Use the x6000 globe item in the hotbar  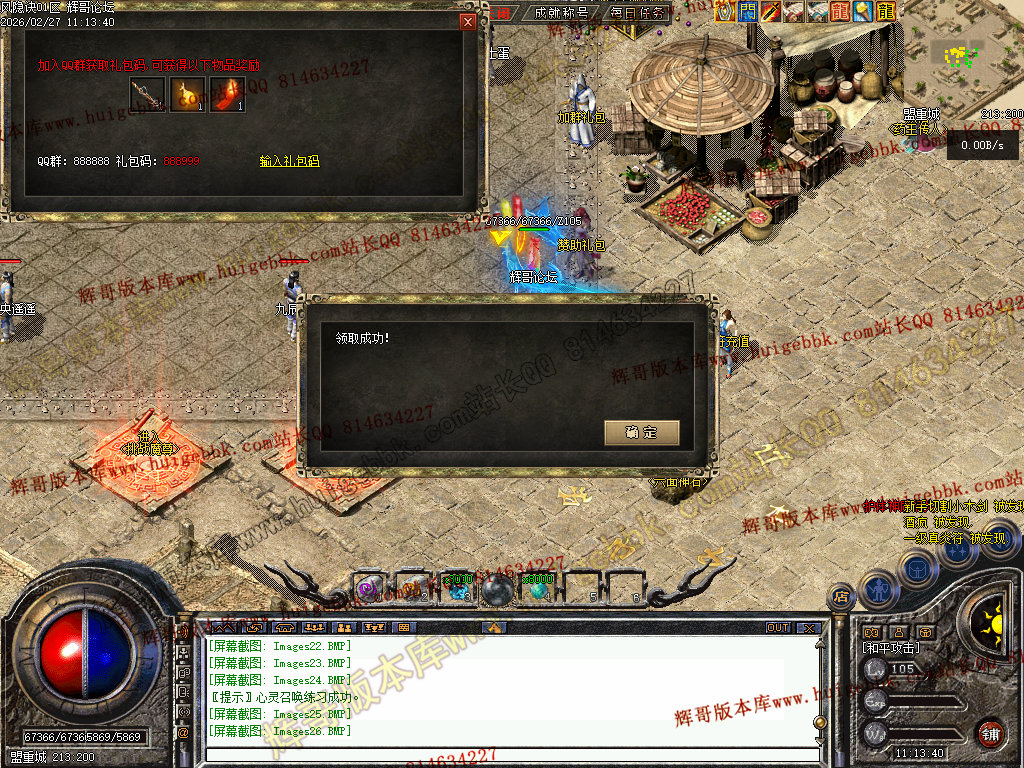coord(540,589)
